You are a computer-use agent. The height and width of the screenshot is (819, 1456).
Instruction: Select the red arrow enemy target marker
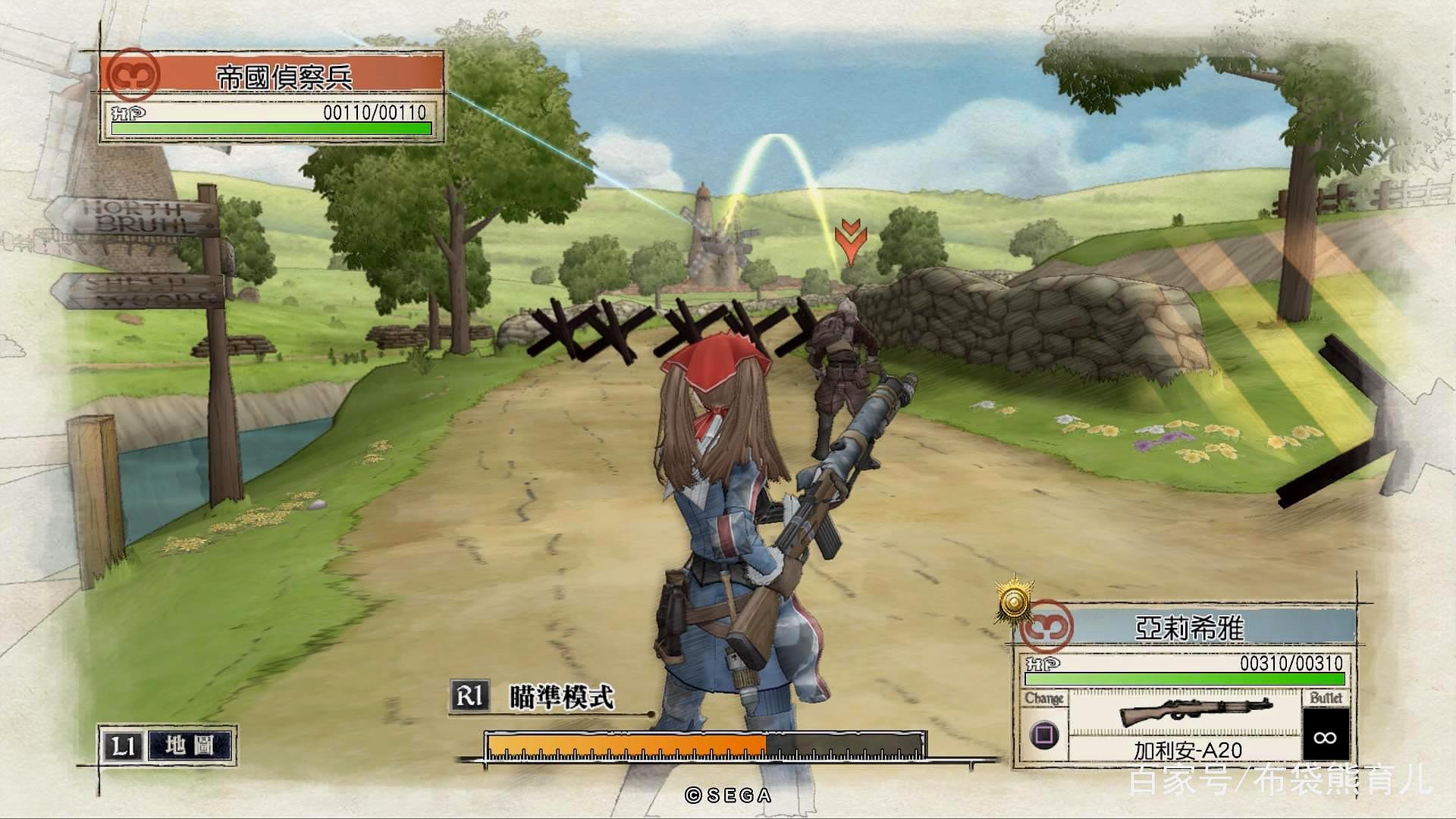(x=851, y=241)
